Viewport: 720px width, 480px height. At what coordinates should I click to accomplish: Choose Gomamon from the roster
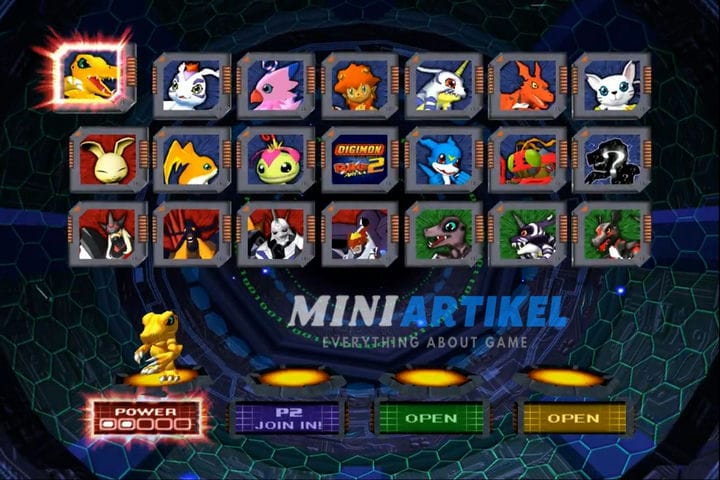tap(191, 86)
